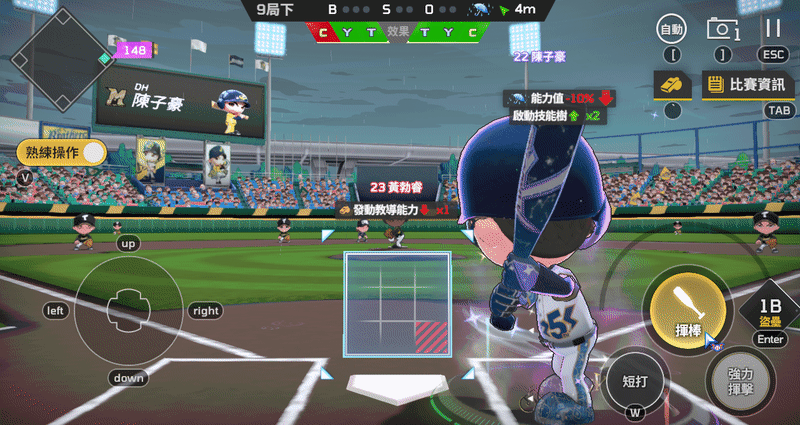
Task: Pause the game
Action: [x=772, y=30]
